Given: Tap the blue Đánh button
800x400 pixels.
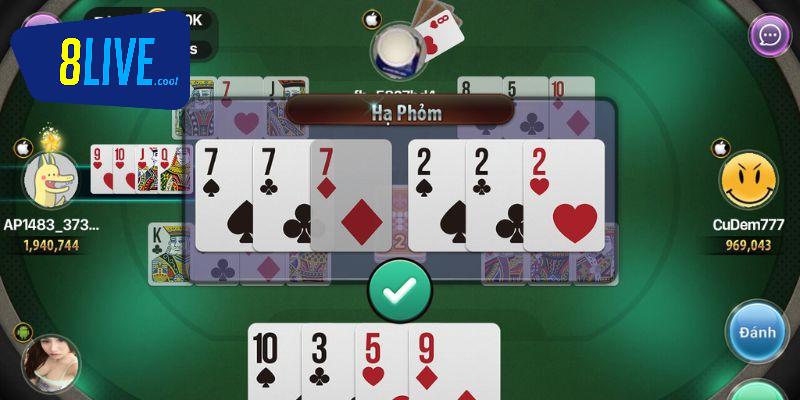Looking at the screenshot, I should pyautogui.click(x=757, y=333).
